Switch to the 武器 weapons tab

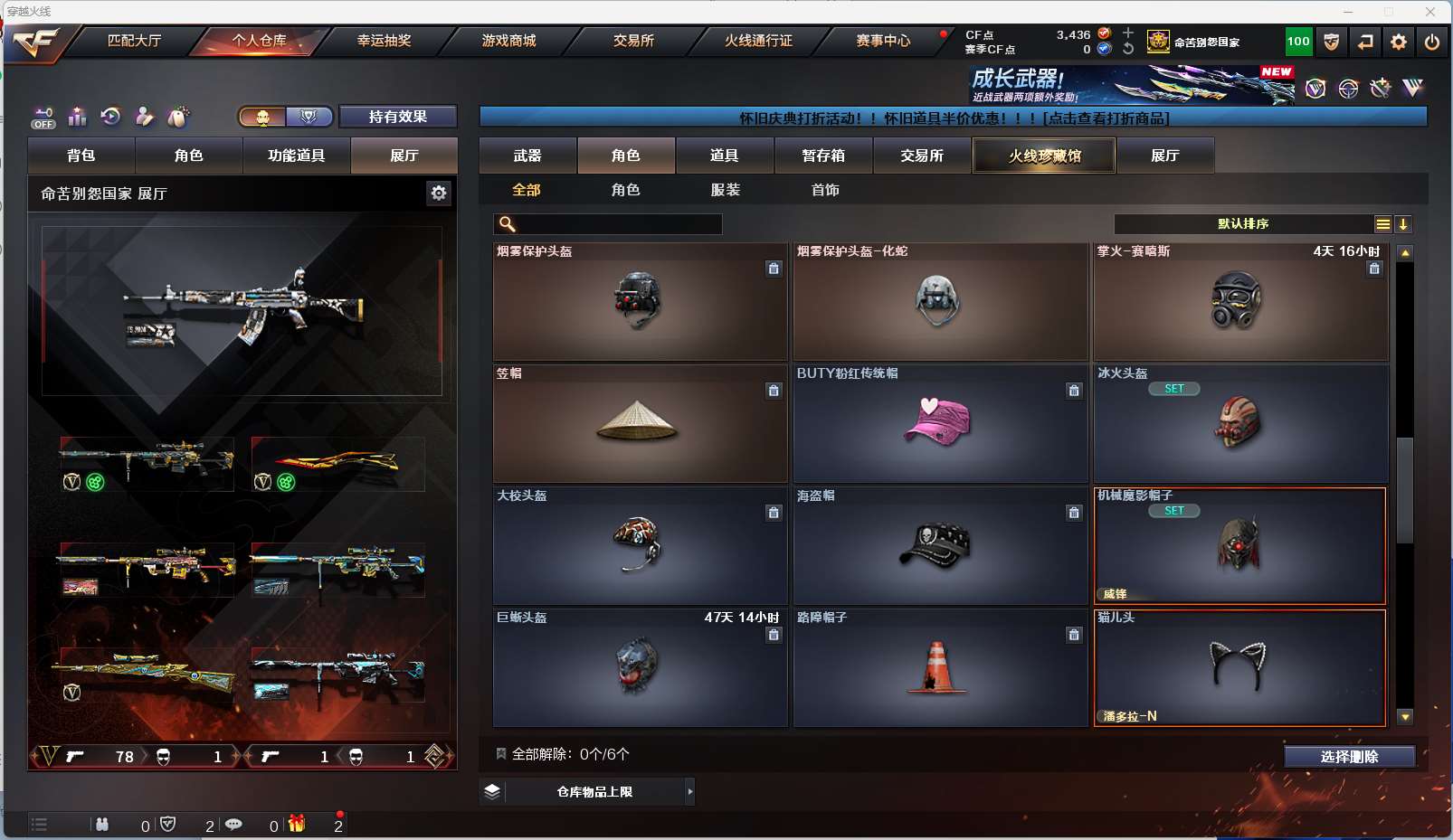pyautogui.click(x=527, y=156)
